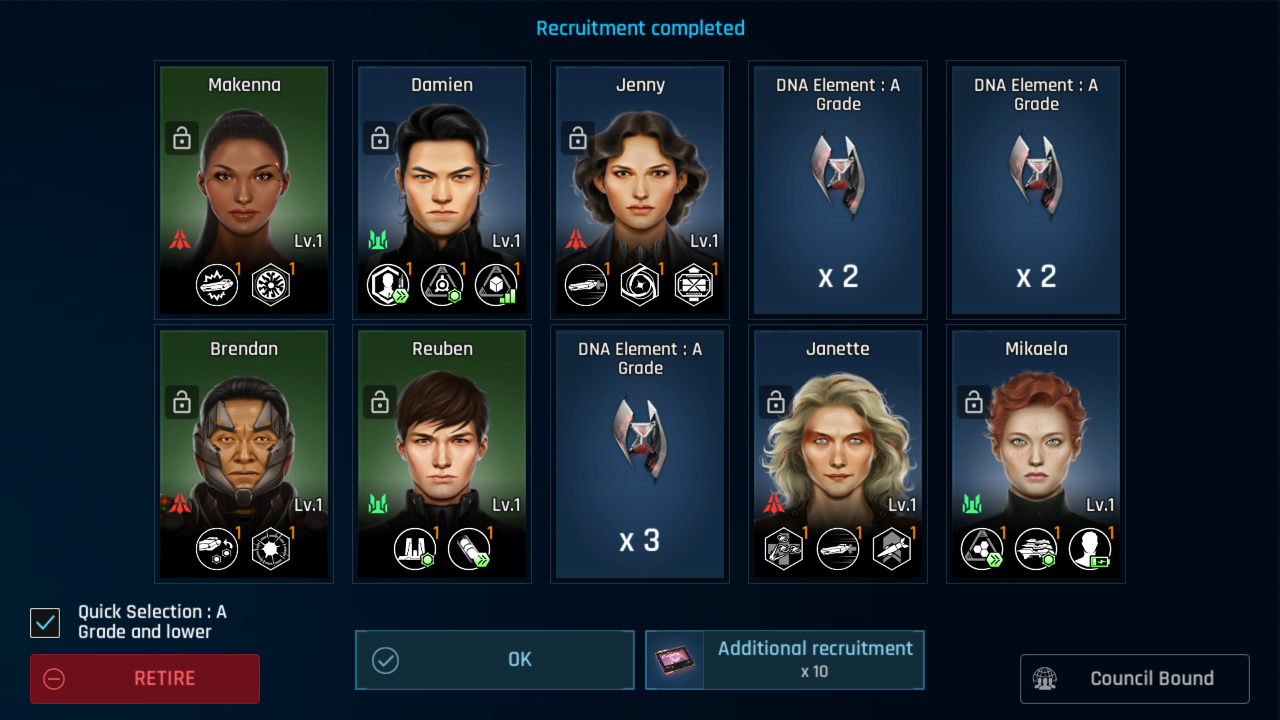1280x720 pixels.
Task: Select the DNA Element A Grade x 3 card
Action: pos(640,453)
